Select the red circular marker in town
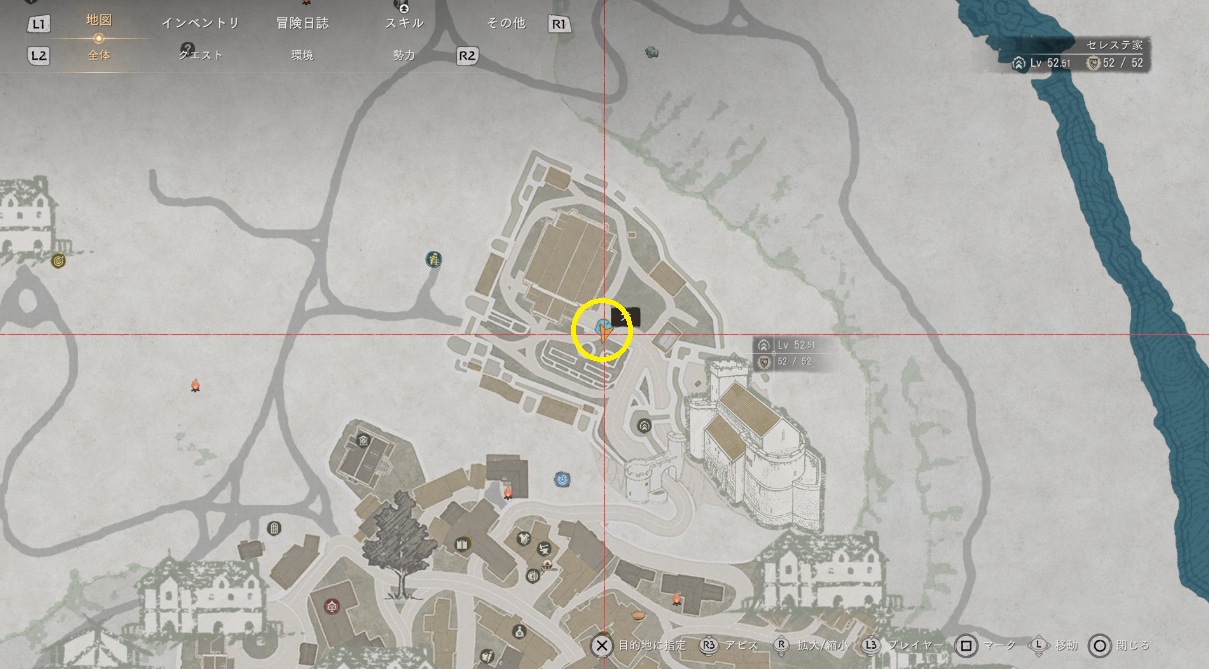This screenshot has width=1209, height=669. pos(330,605)
